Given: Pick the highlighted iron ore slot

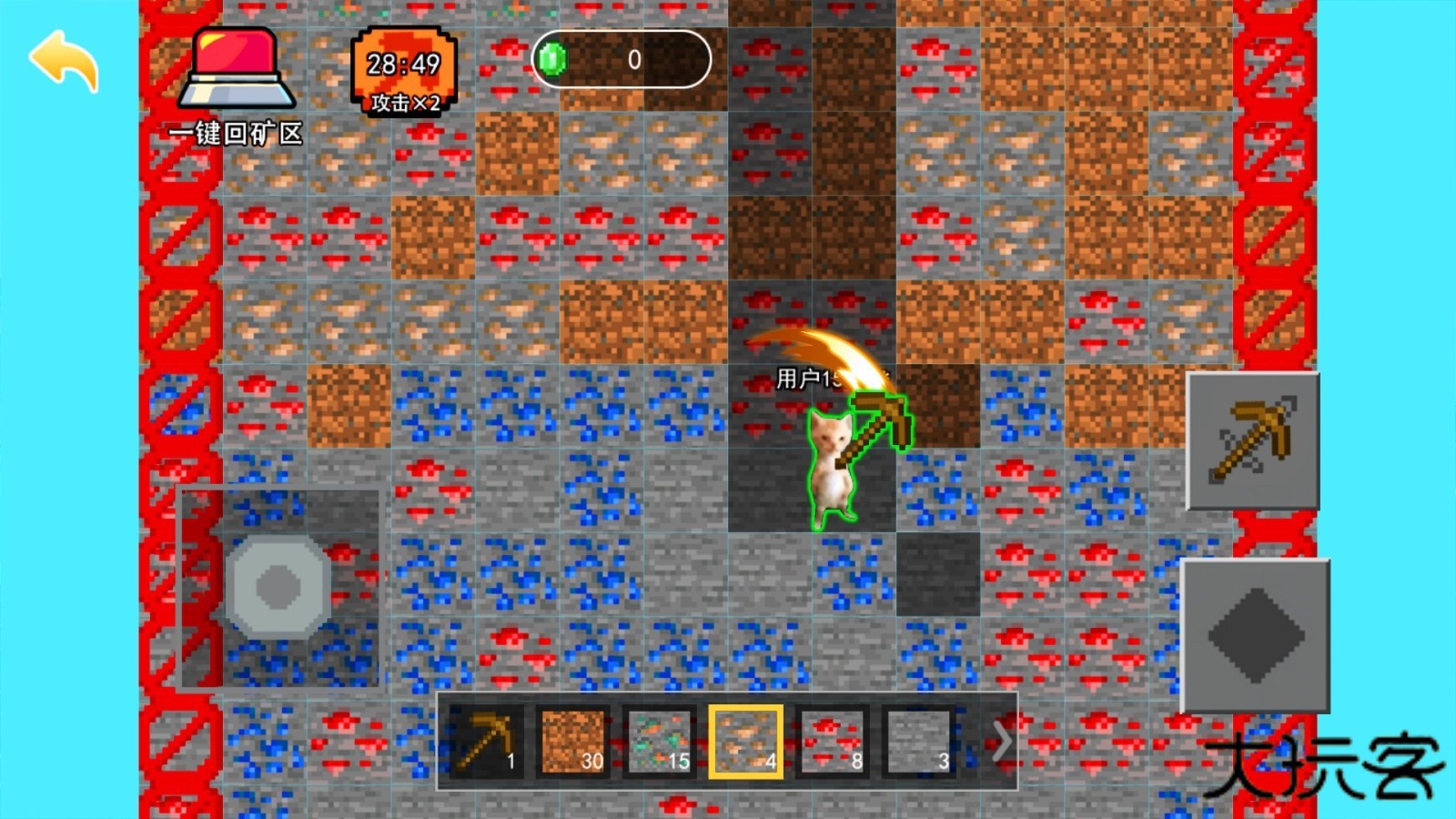Looking at the screenshot, I should coord(745,742).
